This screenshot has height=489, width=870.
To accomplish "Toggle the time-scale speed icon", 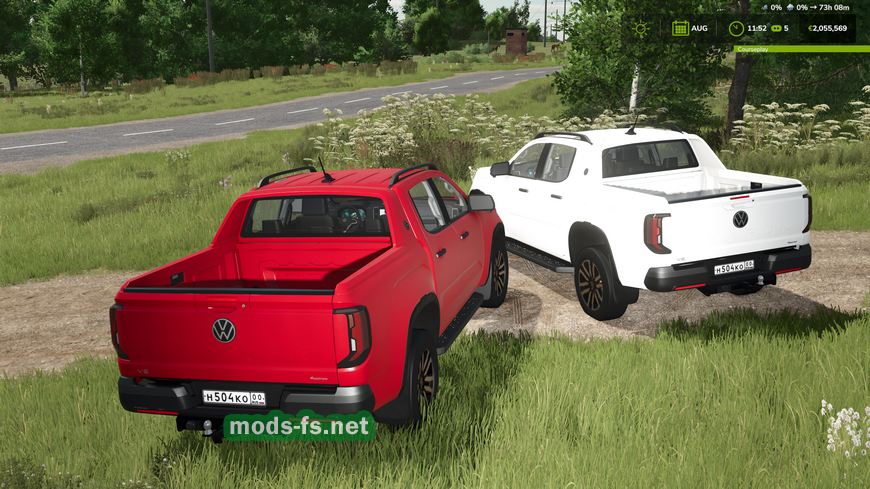I will [x=775, y=28].
